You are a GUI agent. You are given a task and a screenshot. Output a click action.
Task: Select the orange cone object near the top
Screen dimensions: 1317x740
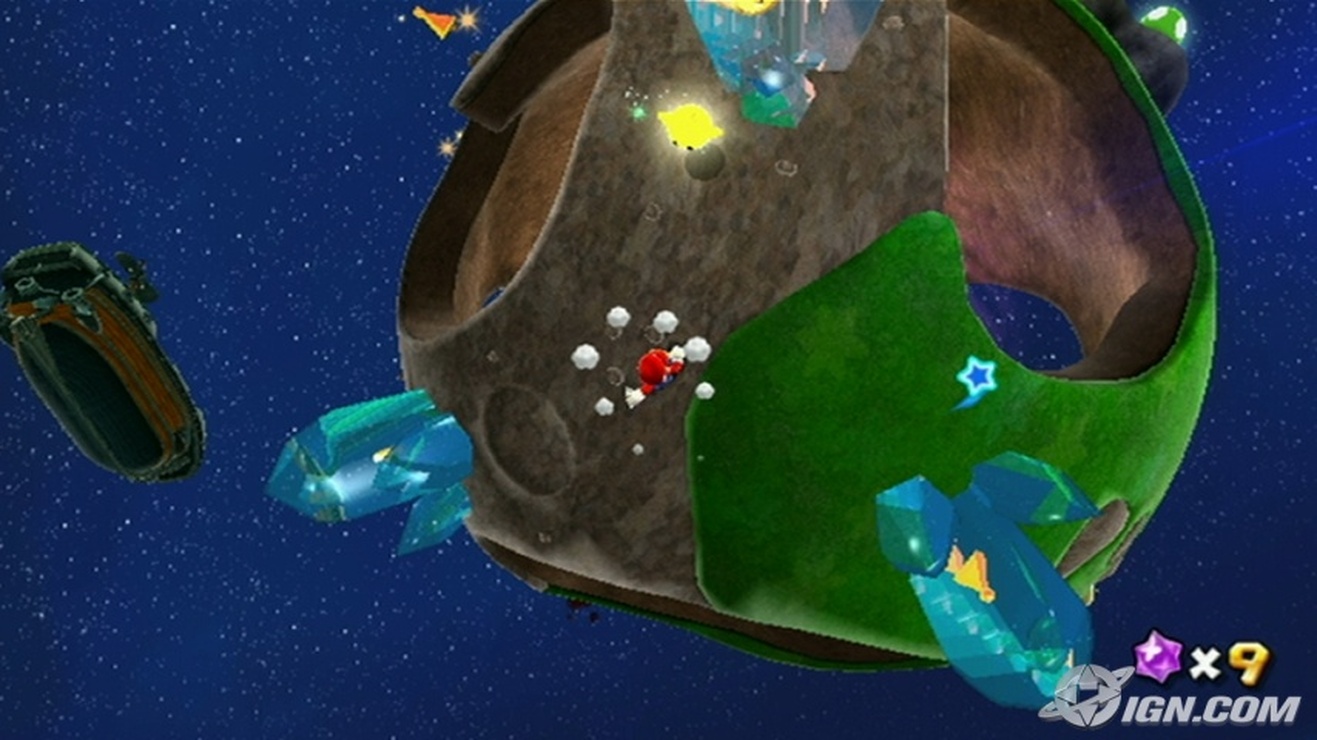pyautogui.click(x=435, y=19)
